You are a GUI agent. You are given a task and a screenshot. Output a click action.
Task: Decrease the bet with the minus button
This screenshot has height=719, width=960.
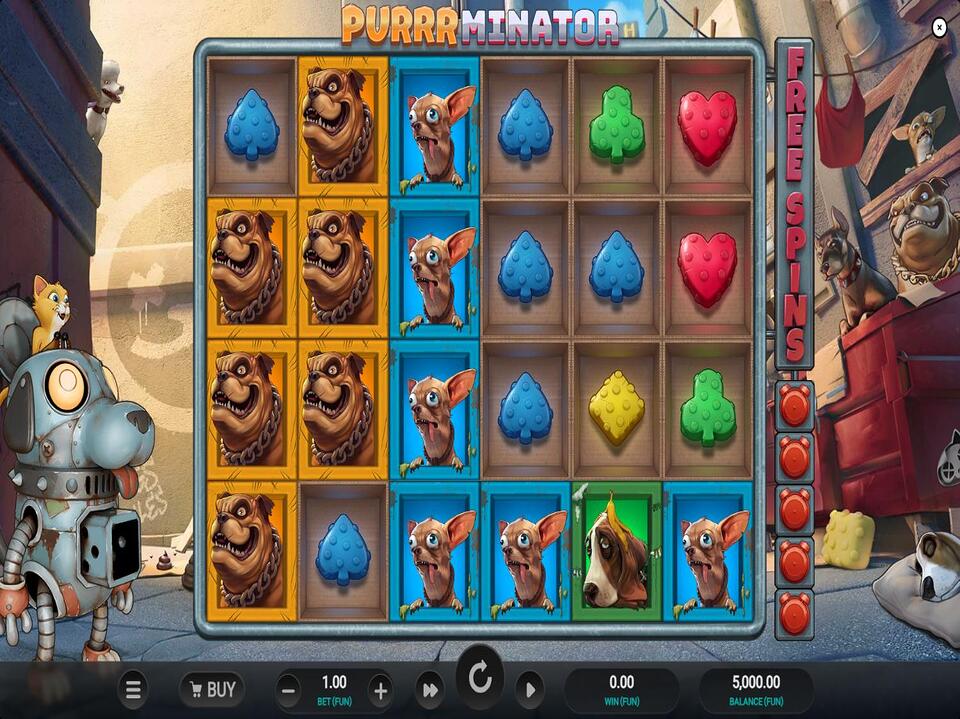[x=289, y=689]
